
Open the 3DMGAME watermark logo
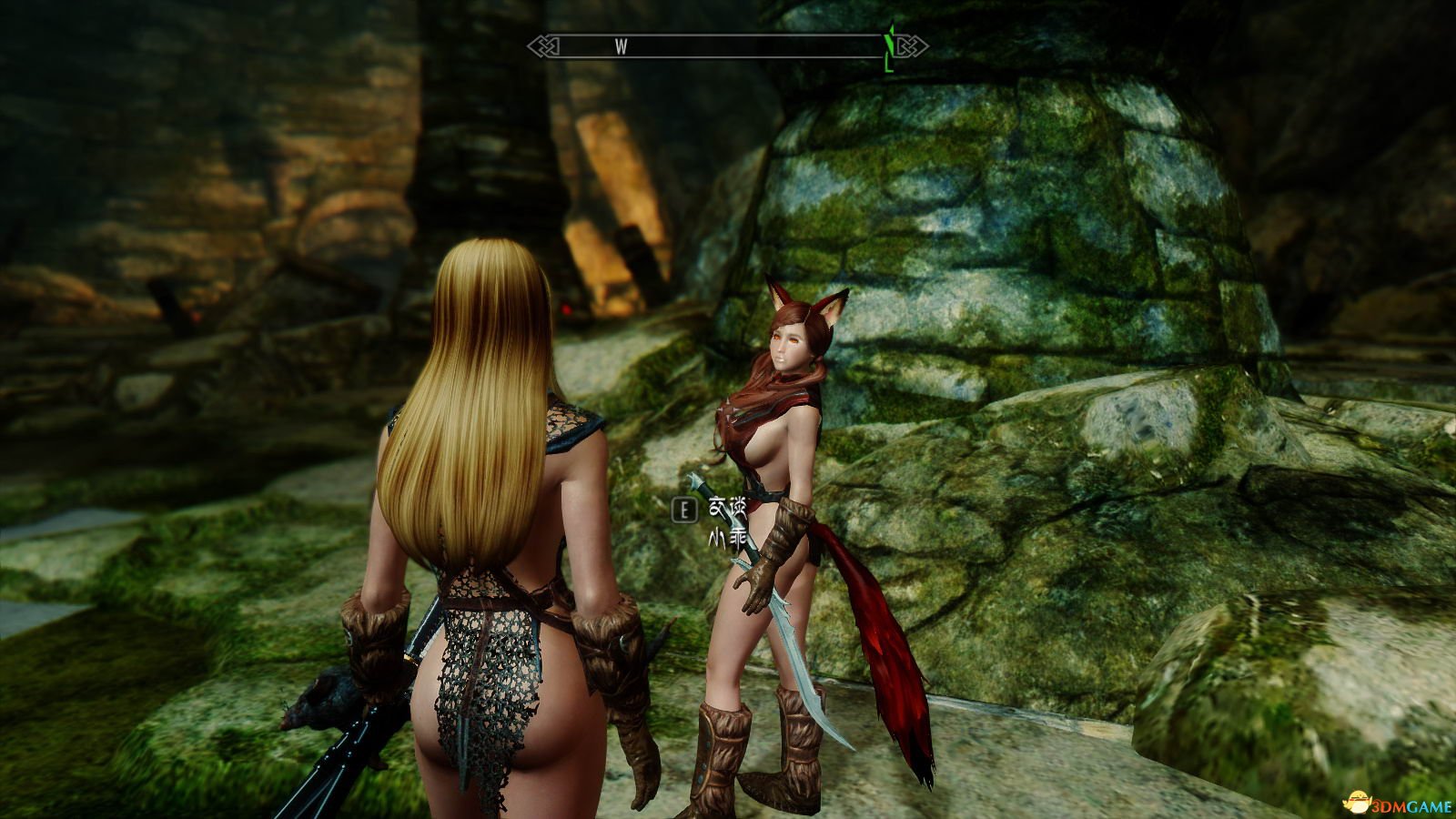1399,803
